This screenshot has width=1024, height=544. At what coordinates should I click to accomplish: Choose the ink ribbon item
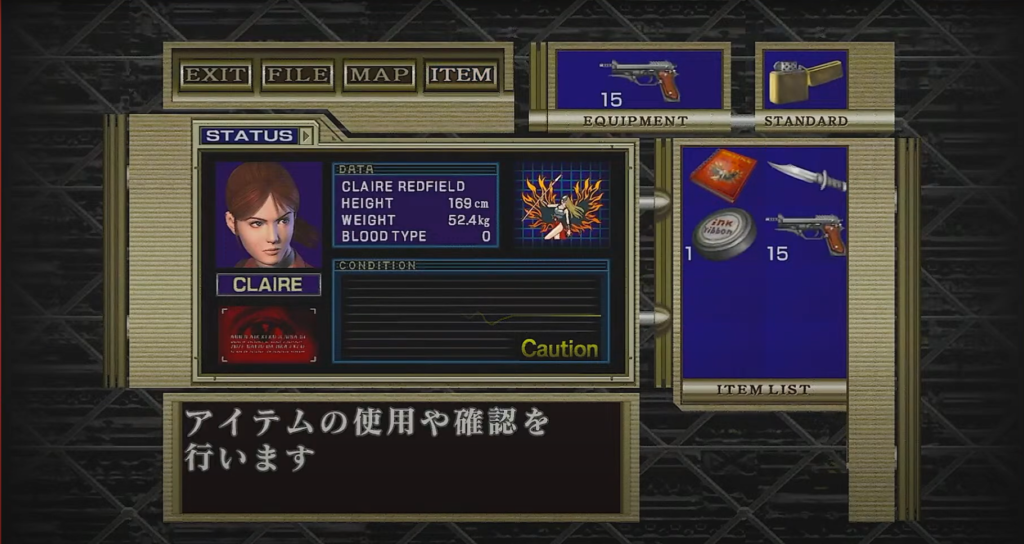(x=725, y=233)
